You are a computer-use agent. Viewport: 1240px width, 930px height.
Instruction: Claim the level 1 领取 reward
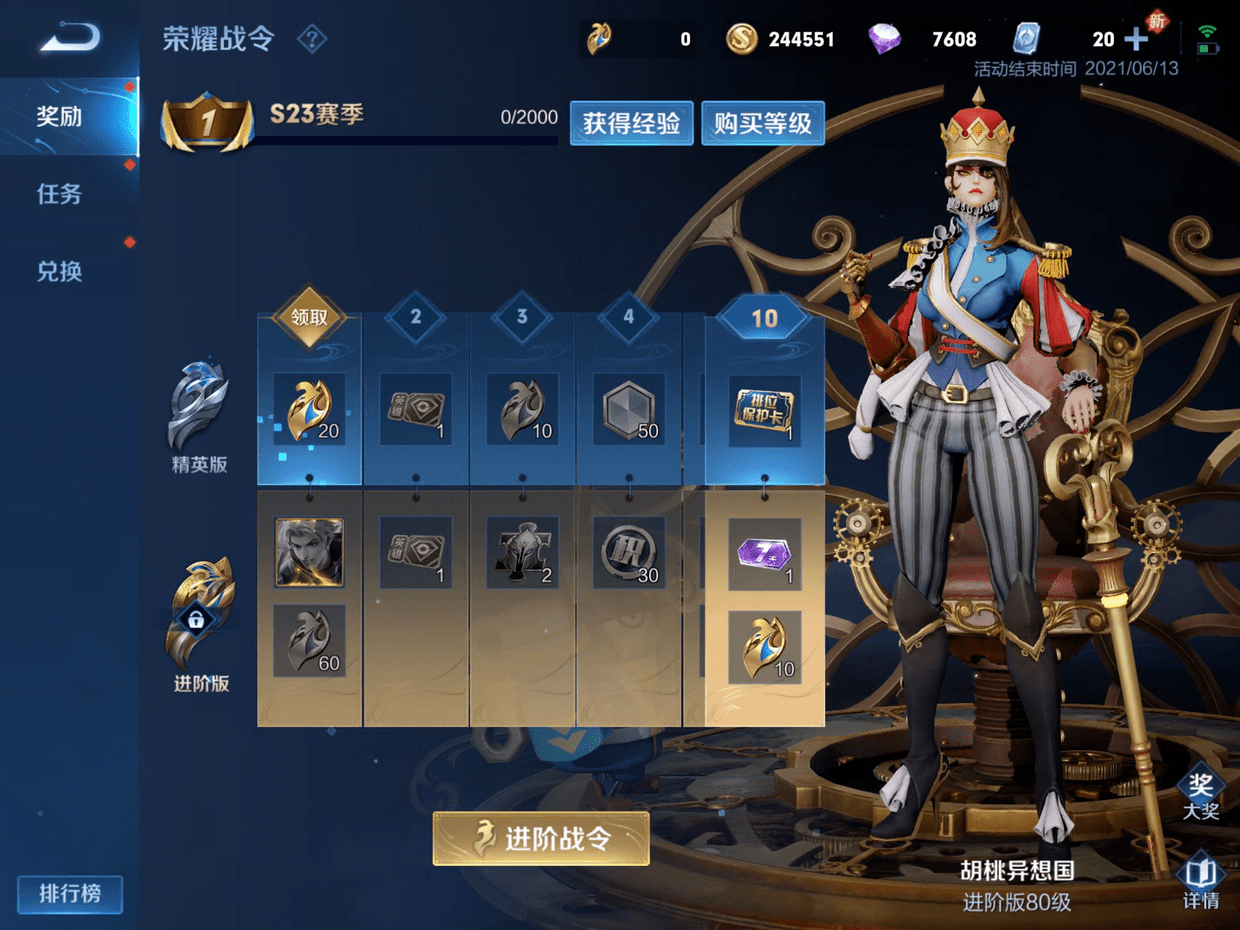pyautogui.click(x=309, y=318)
